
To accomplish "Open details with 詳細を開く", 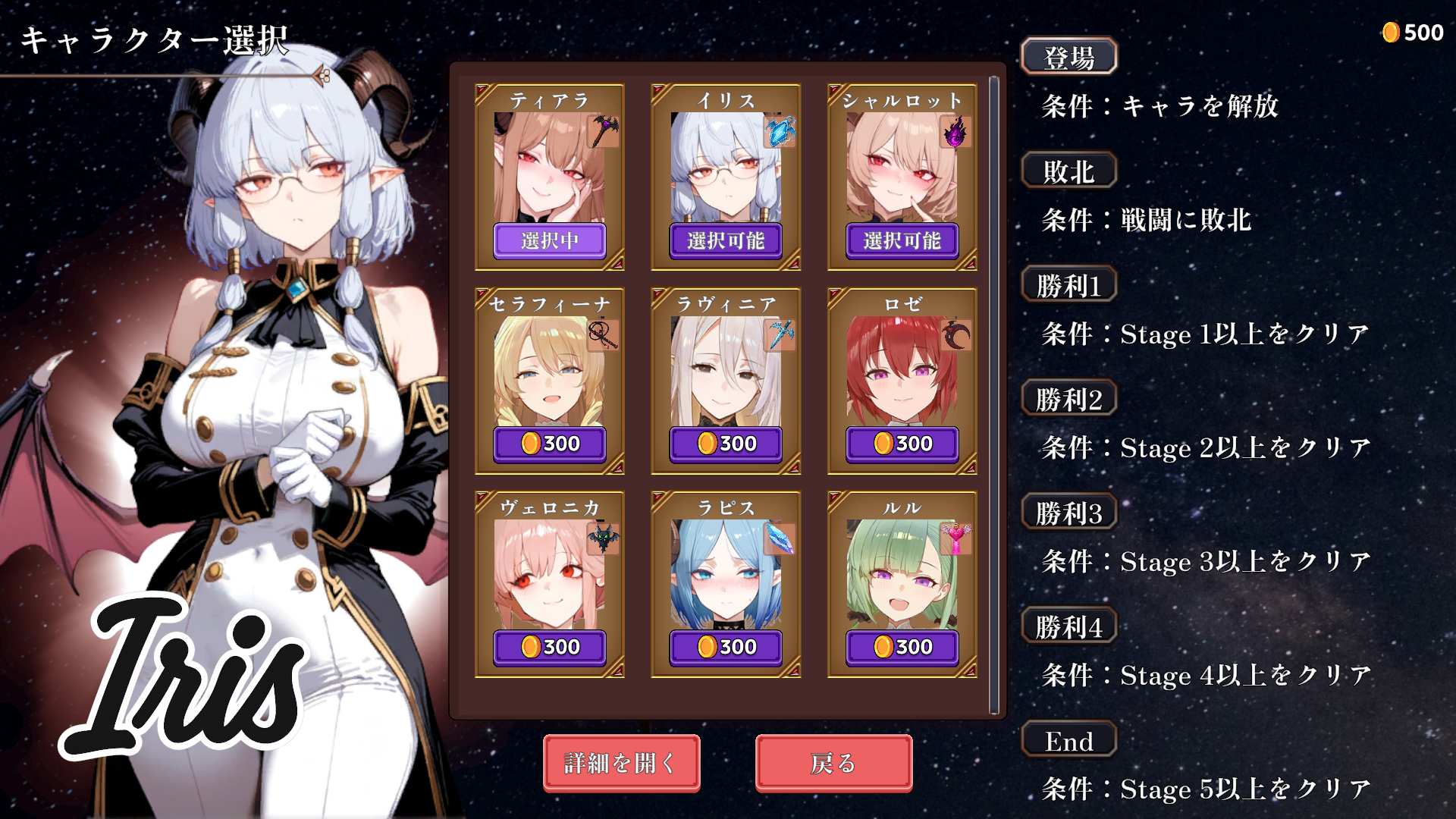I will 621,763.
